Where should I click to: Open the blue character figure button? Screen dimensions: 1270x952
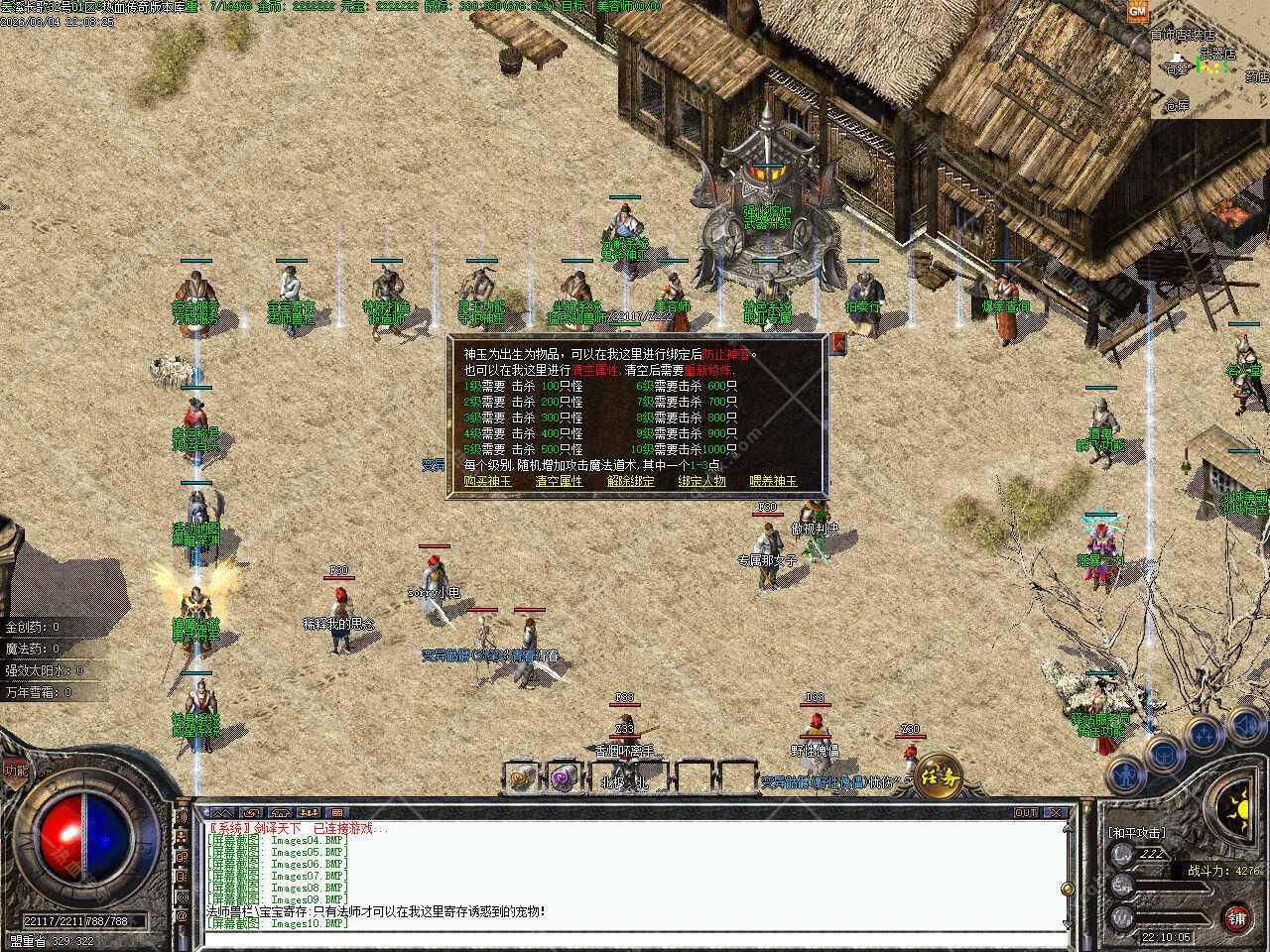pyautogui.click(x=1127, y=771)
